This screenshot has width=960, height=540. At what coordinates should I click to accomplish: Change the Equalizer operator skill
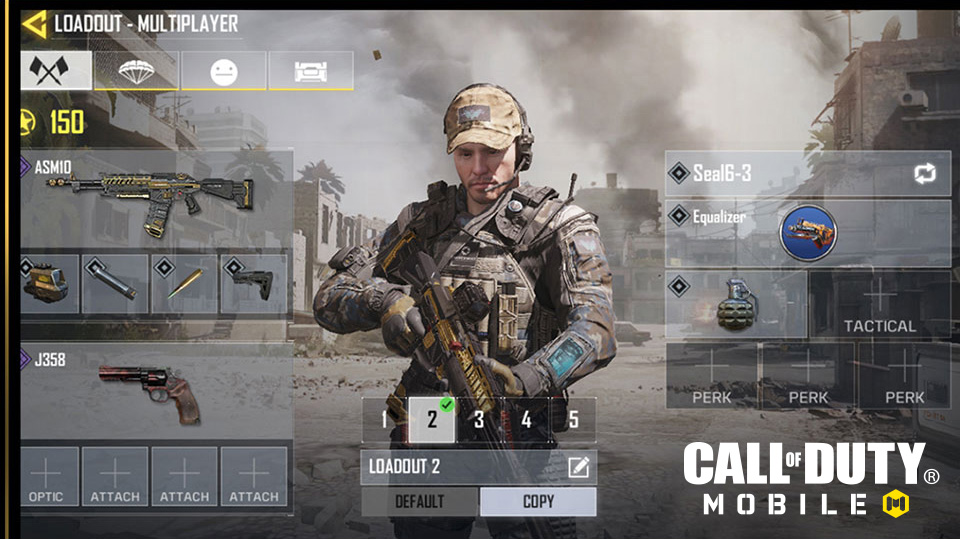[807, 233]
